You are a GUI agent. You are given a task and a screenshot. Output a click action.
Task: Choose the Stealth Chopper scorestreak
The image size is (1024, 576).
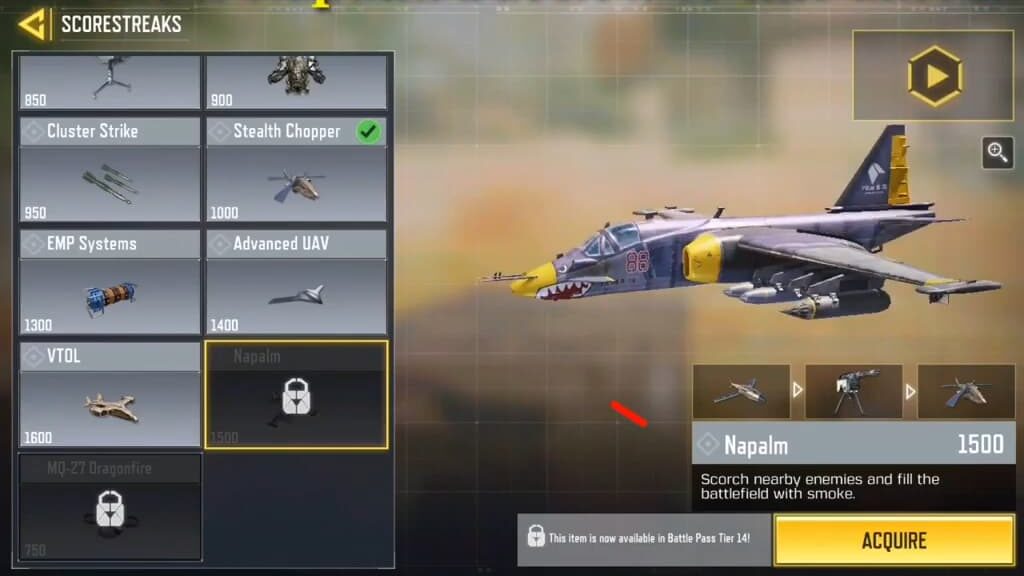pyautogui.click(x=296, y=170)
